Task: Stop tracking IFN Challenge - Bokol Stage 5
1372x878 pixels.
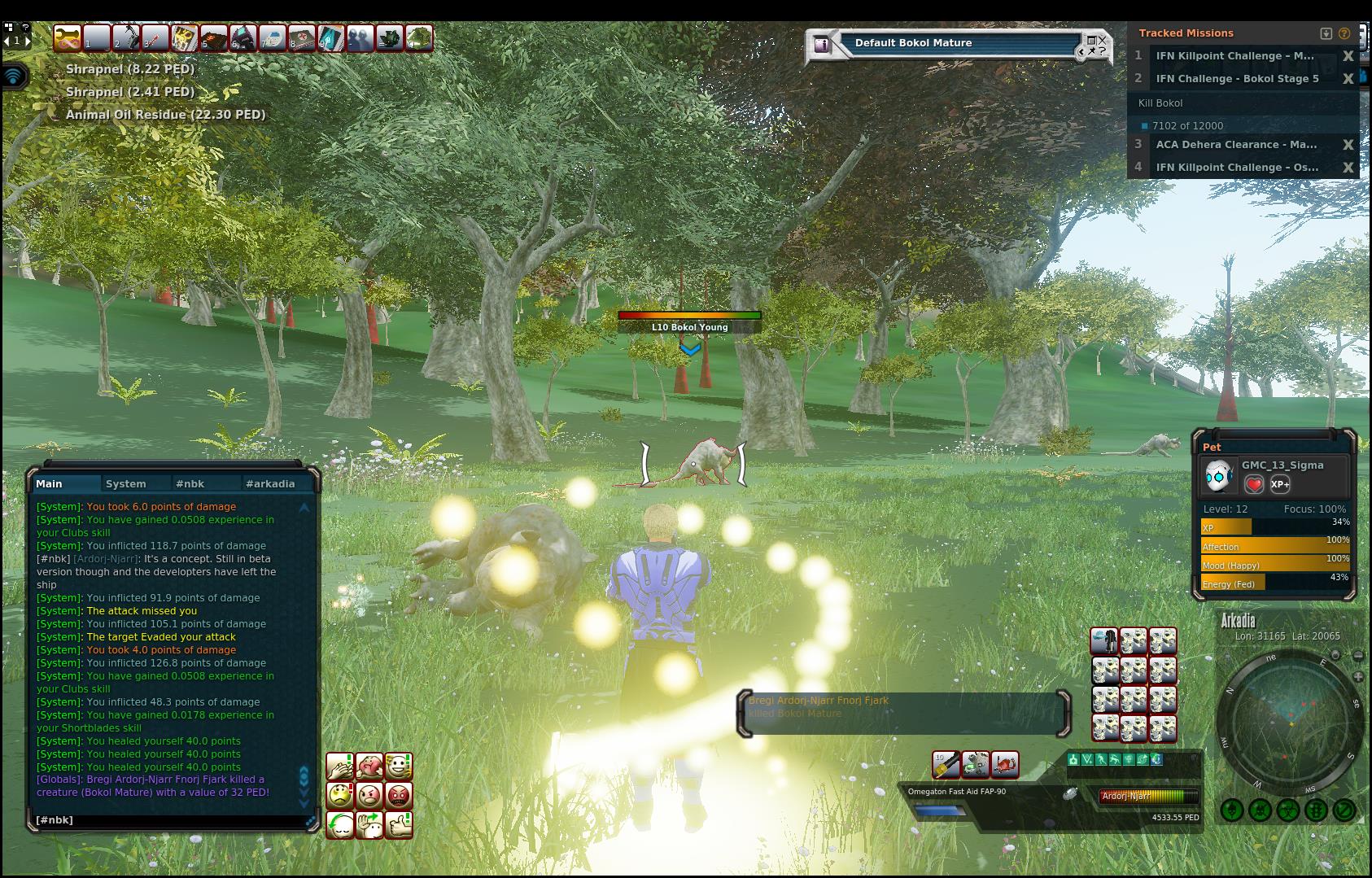Action: click(1348, 79)
